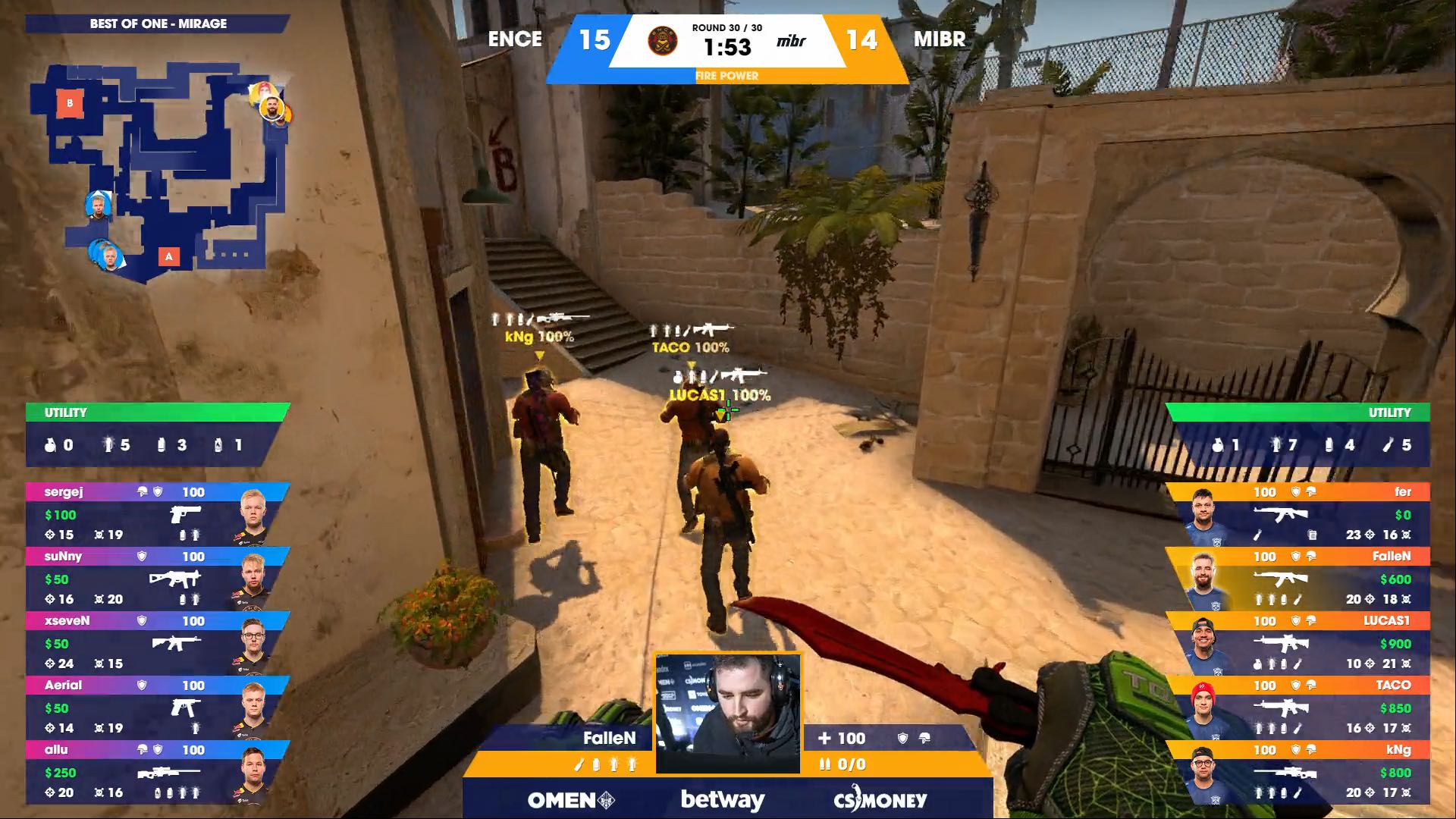Click sergej's Desert Eagle pistol icon
This screenshot has height=819, width=1456.
point(185,514)
